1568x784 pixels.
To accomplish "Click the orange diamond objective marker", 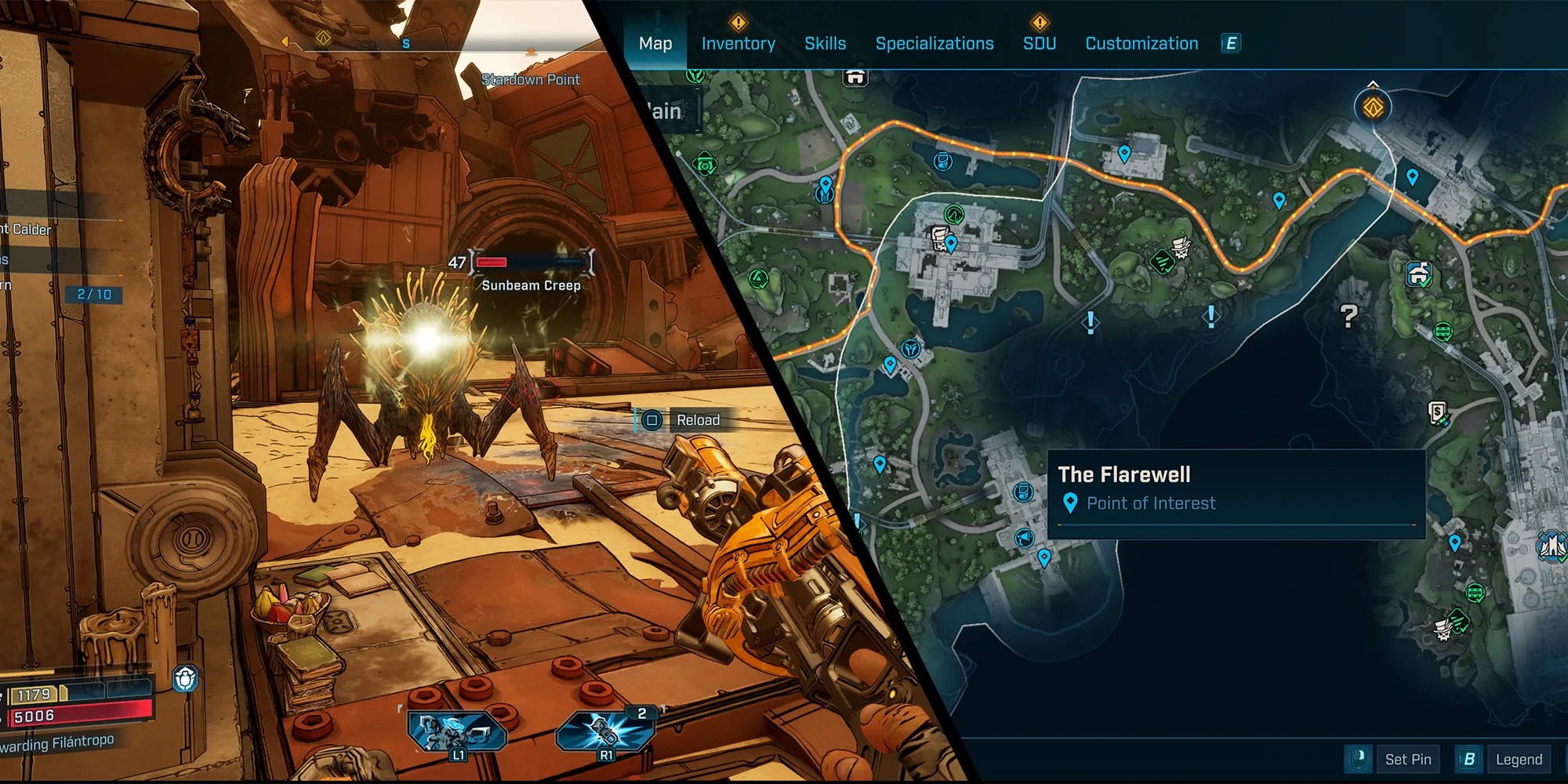I will [1373, 107].
